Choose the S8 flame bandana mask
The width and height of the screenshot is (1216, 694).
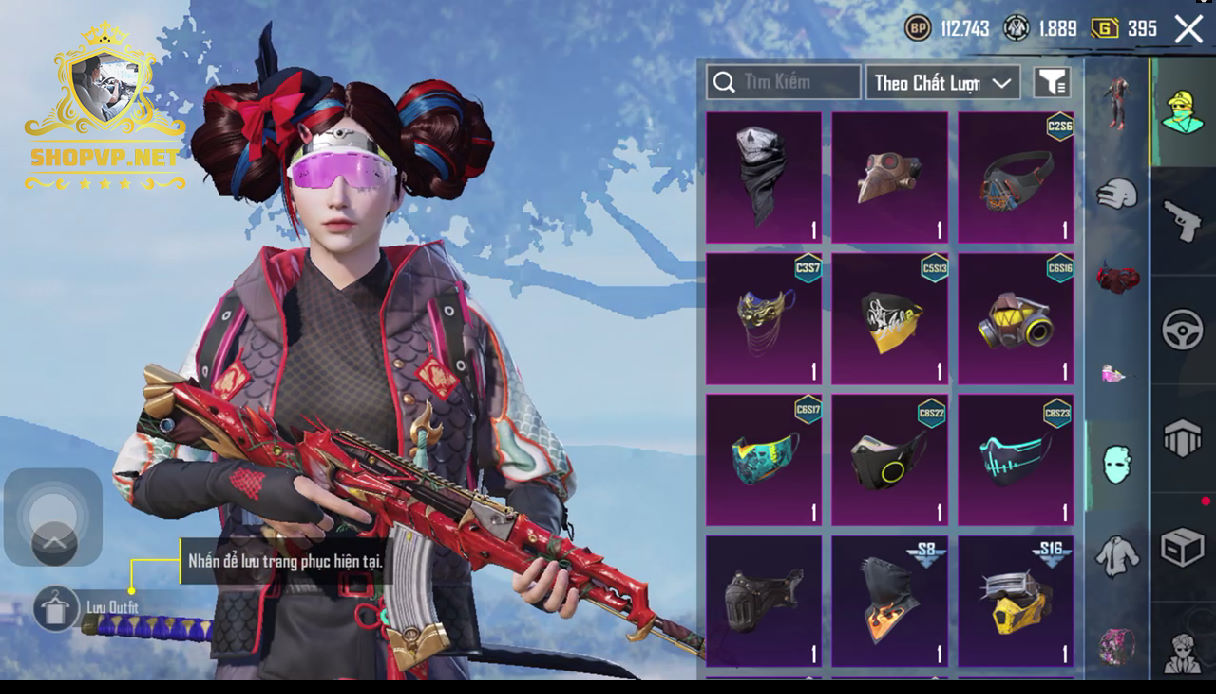point(889,600)
